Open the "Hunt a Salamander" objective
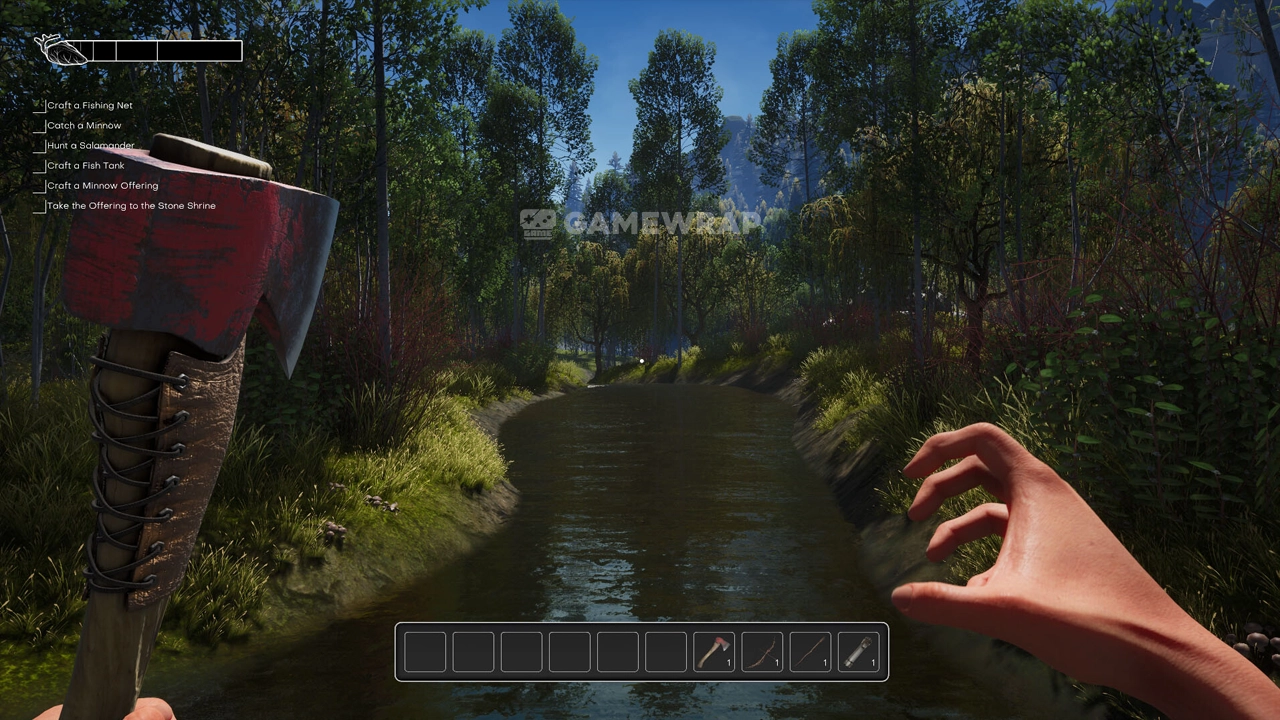Screen dimensions: 1280x720 pyautogui.click(x=90, y=145)
